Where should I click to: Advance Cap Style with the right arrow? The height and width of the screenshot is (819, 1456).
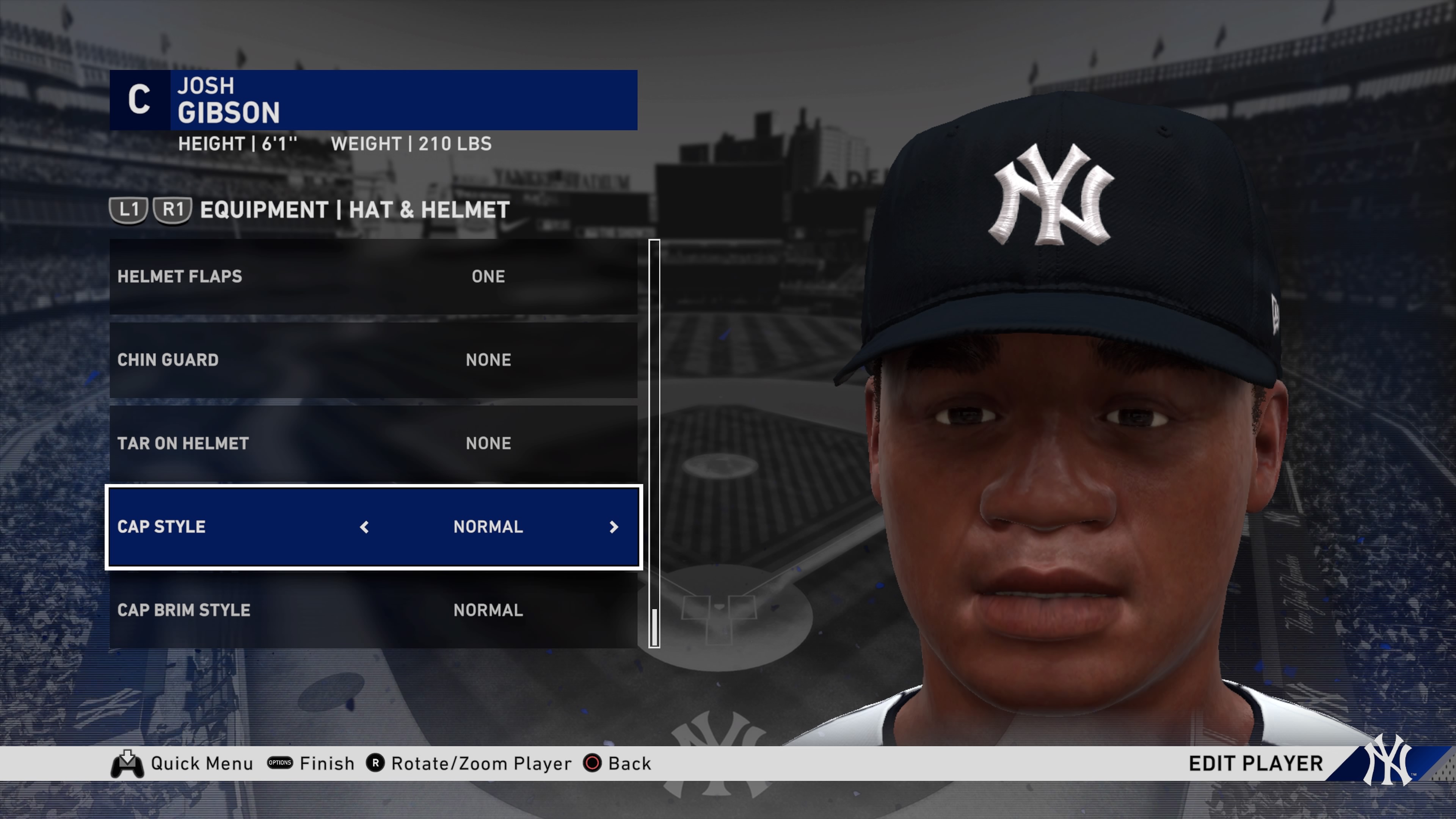pyautogui.click(x=614, y=527)
